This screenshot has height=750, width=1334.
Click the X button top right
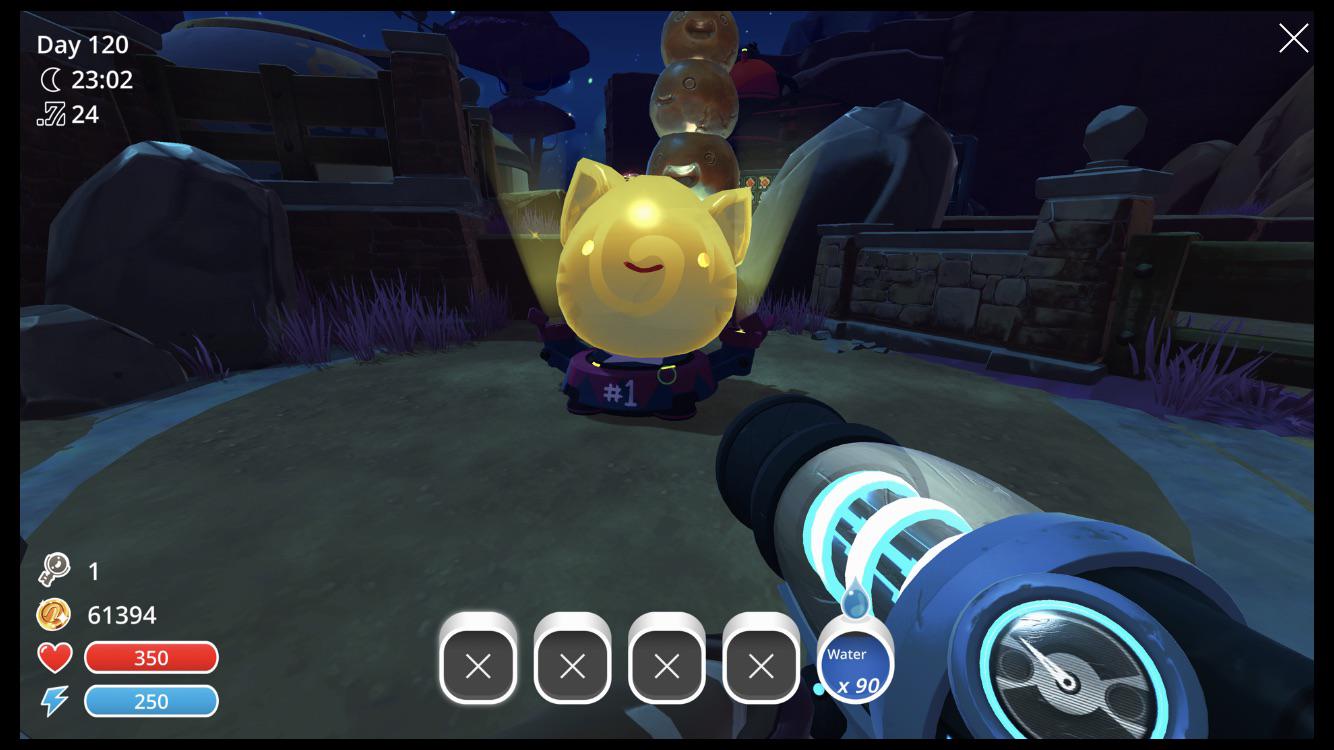(1293, 38)
